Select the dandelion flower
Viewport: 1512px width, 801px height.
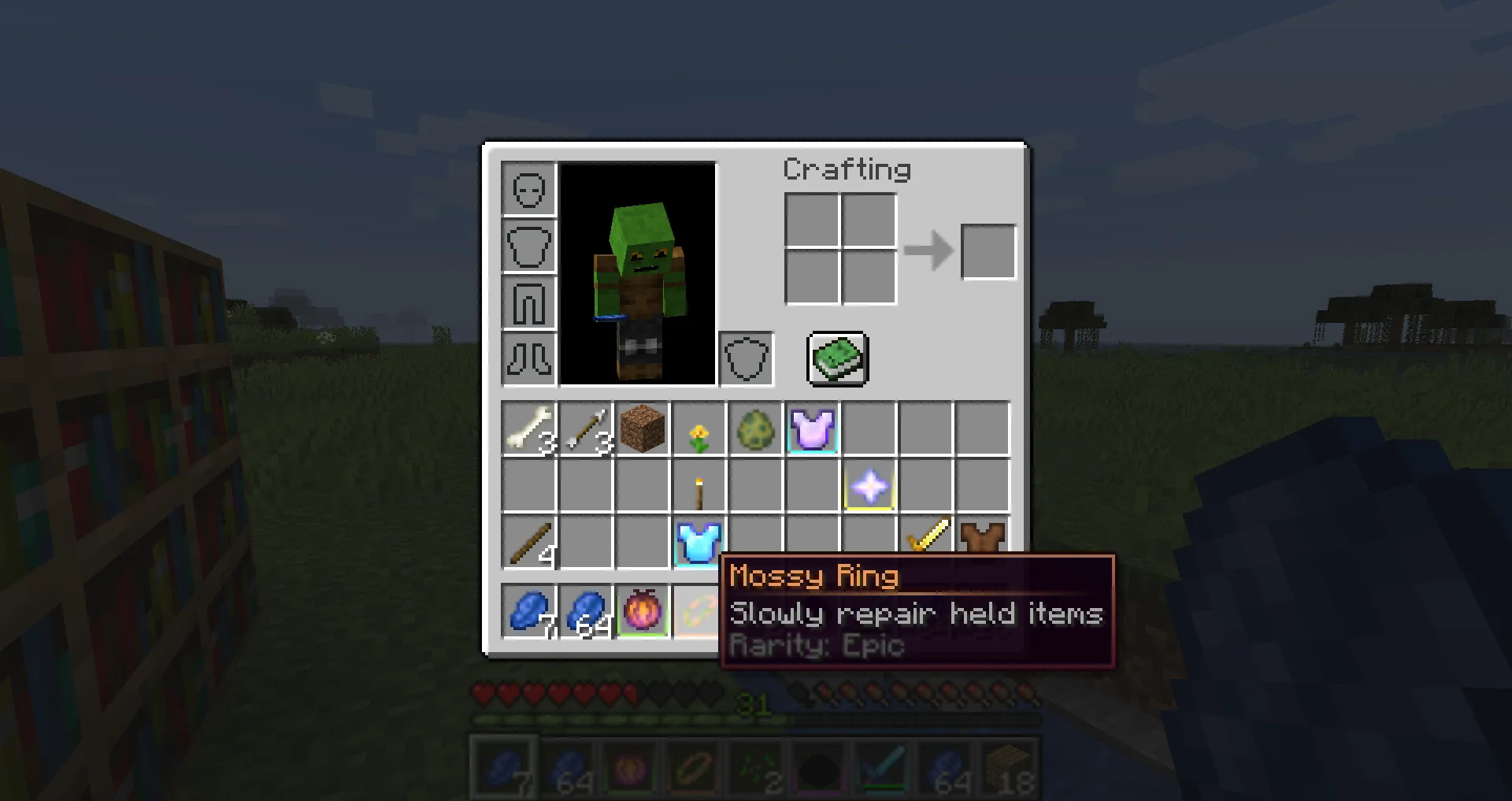[x=700, y=429]
